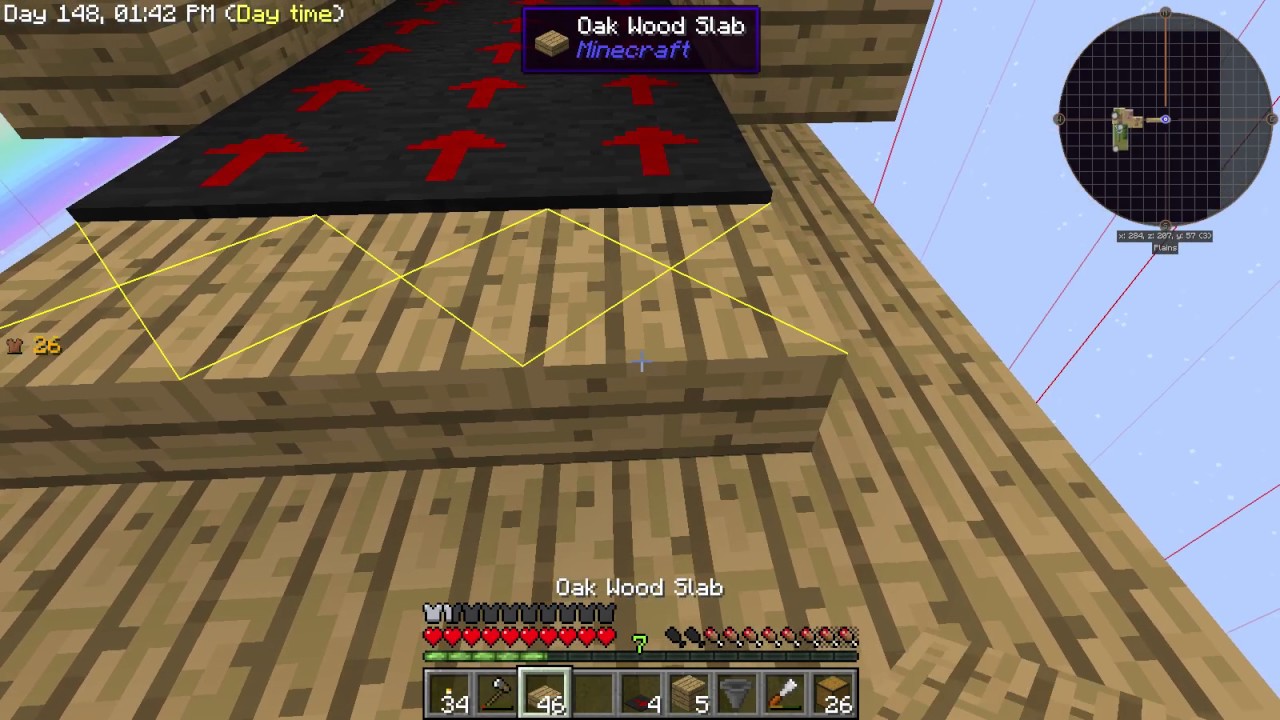Toggle the orange waypoint marker atop the minimap

(1165, 13)
